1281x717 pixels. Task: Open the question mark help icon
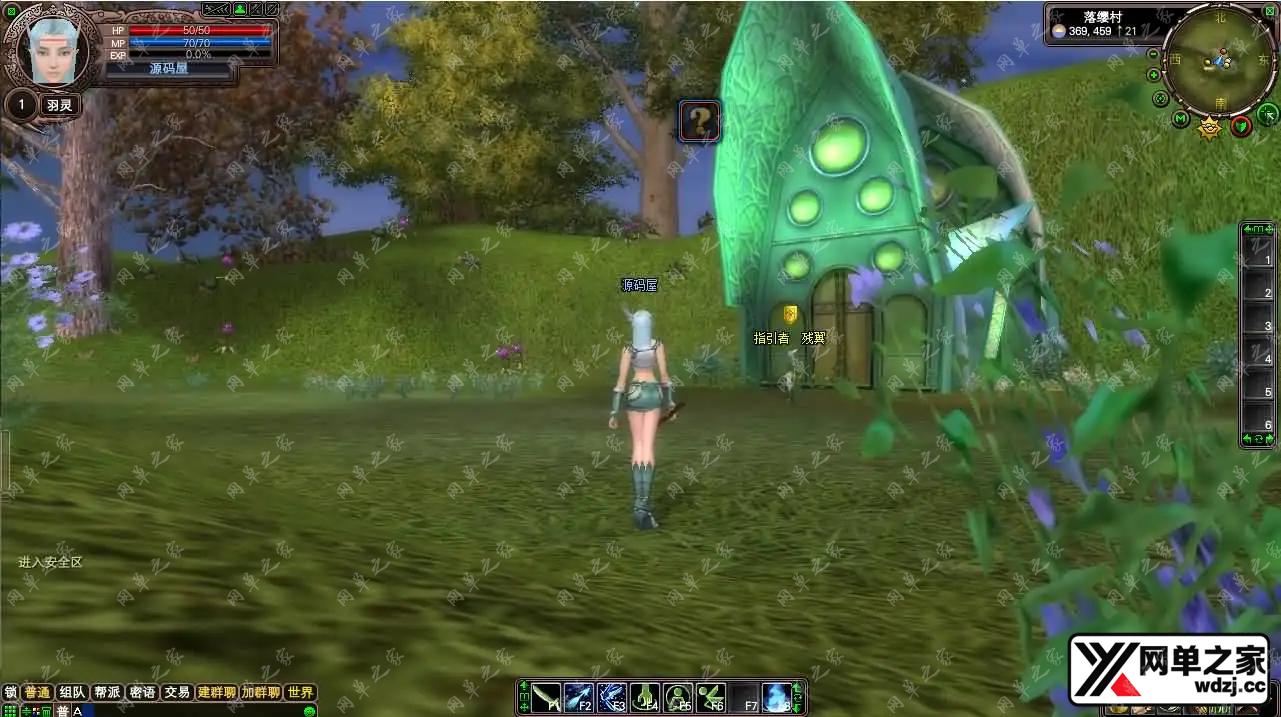[x=700, y=122]
